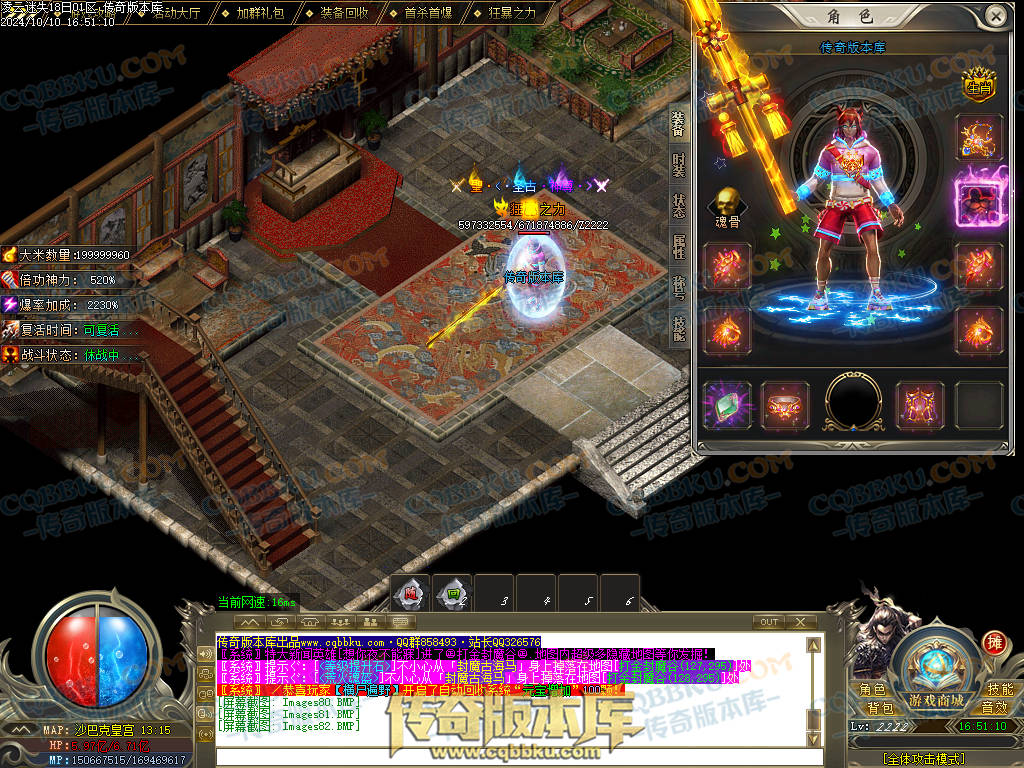Click the 角色 character button

click(x=872, y=690)
